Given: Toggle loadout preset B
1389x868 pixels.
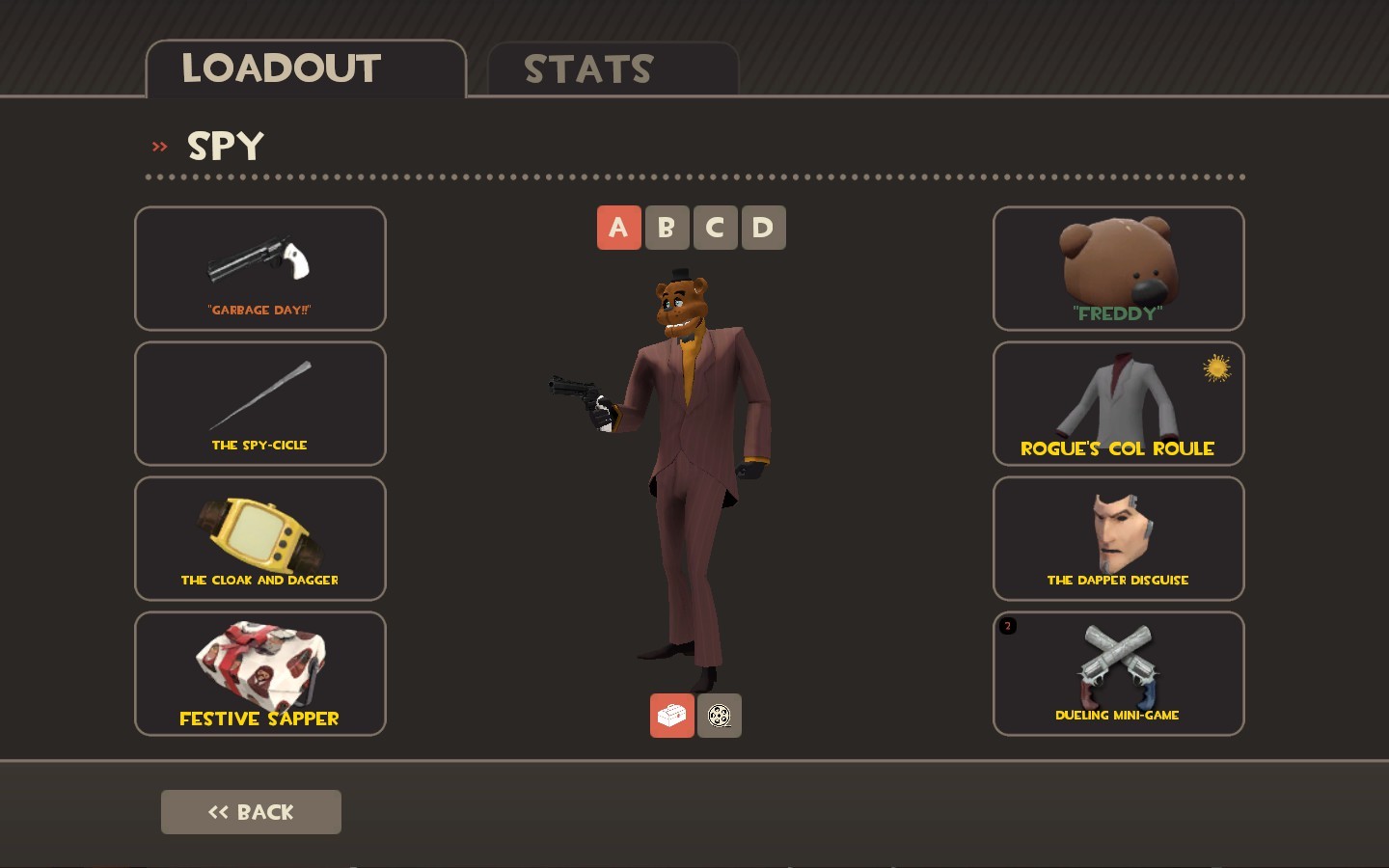Looking at the screenshot, I should 667,228.
